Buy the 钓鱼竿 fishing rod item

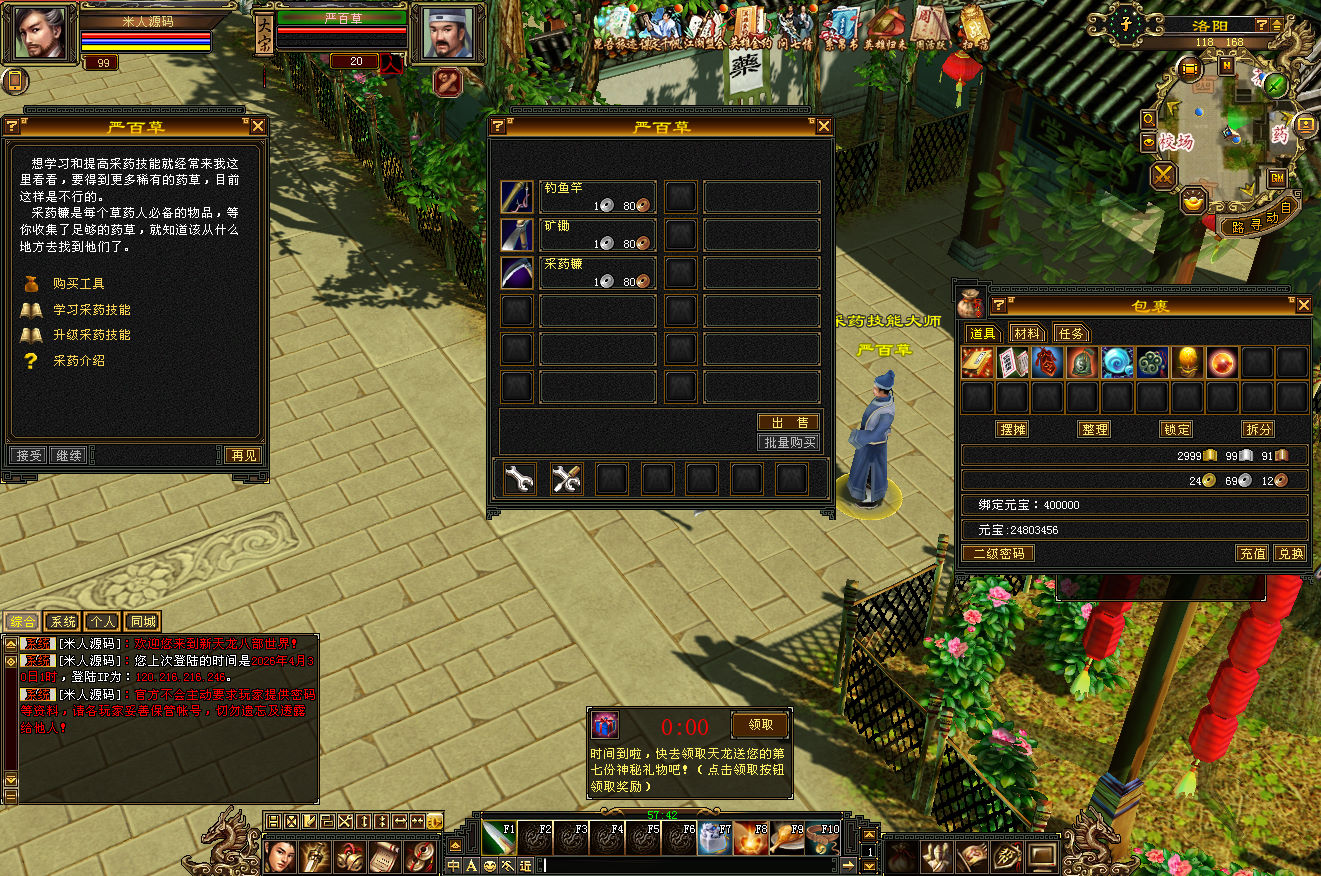coord(518,197)
